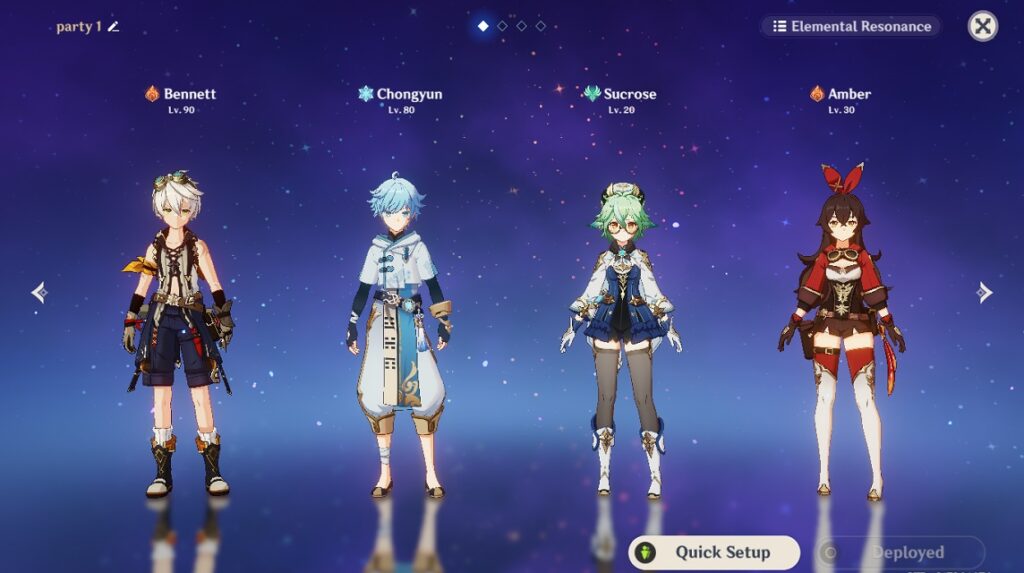Click the Quick Setup button

pos(714,552)
